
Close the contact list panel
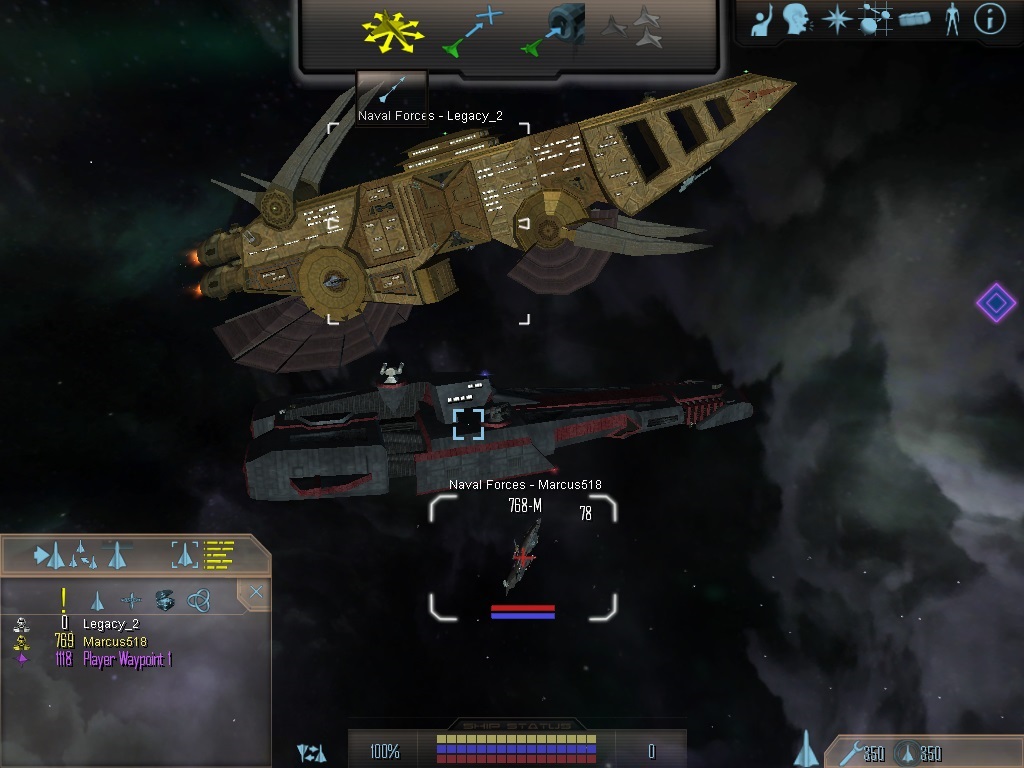coord(256,593)
